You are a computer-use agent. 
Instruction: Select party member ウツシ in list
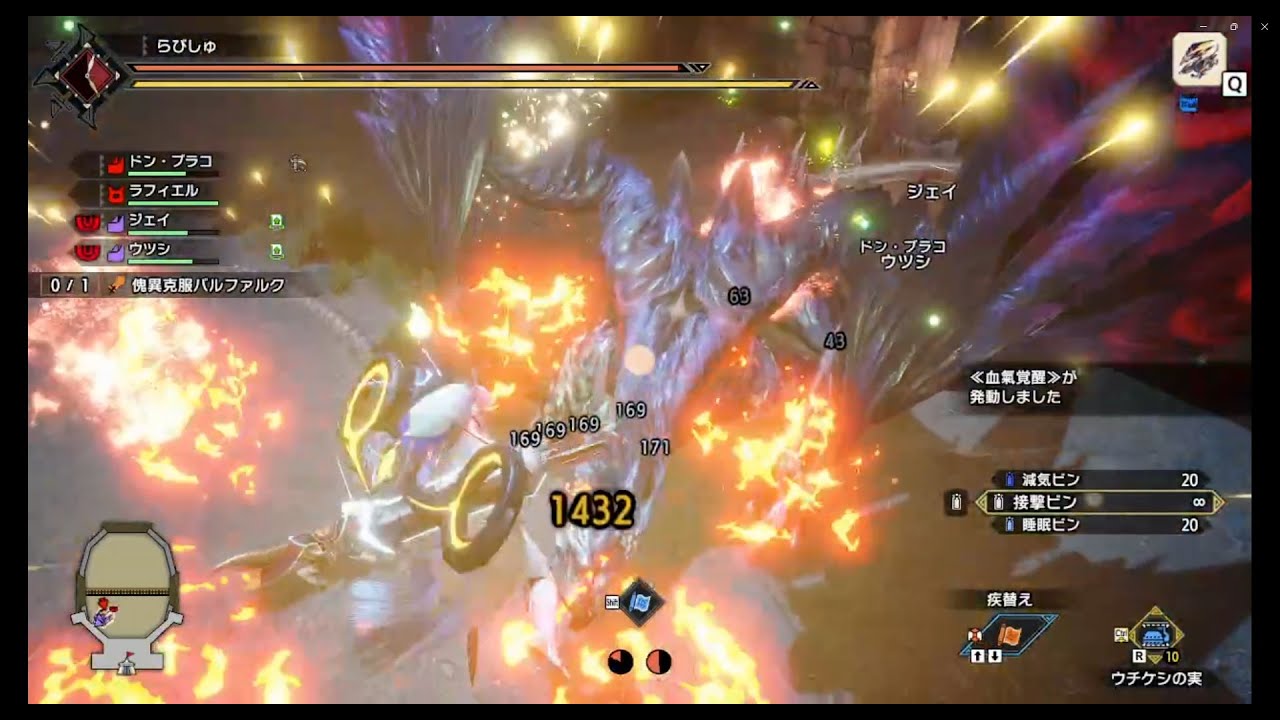click(x=149, y=249)
